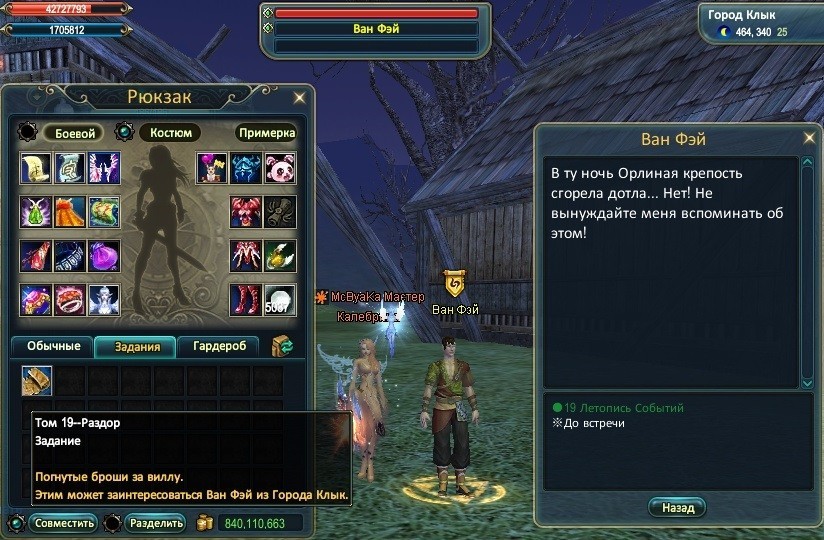
Task: Click the Назад button in dialogue
Action: pyautogui.click(x=677, y=508)
